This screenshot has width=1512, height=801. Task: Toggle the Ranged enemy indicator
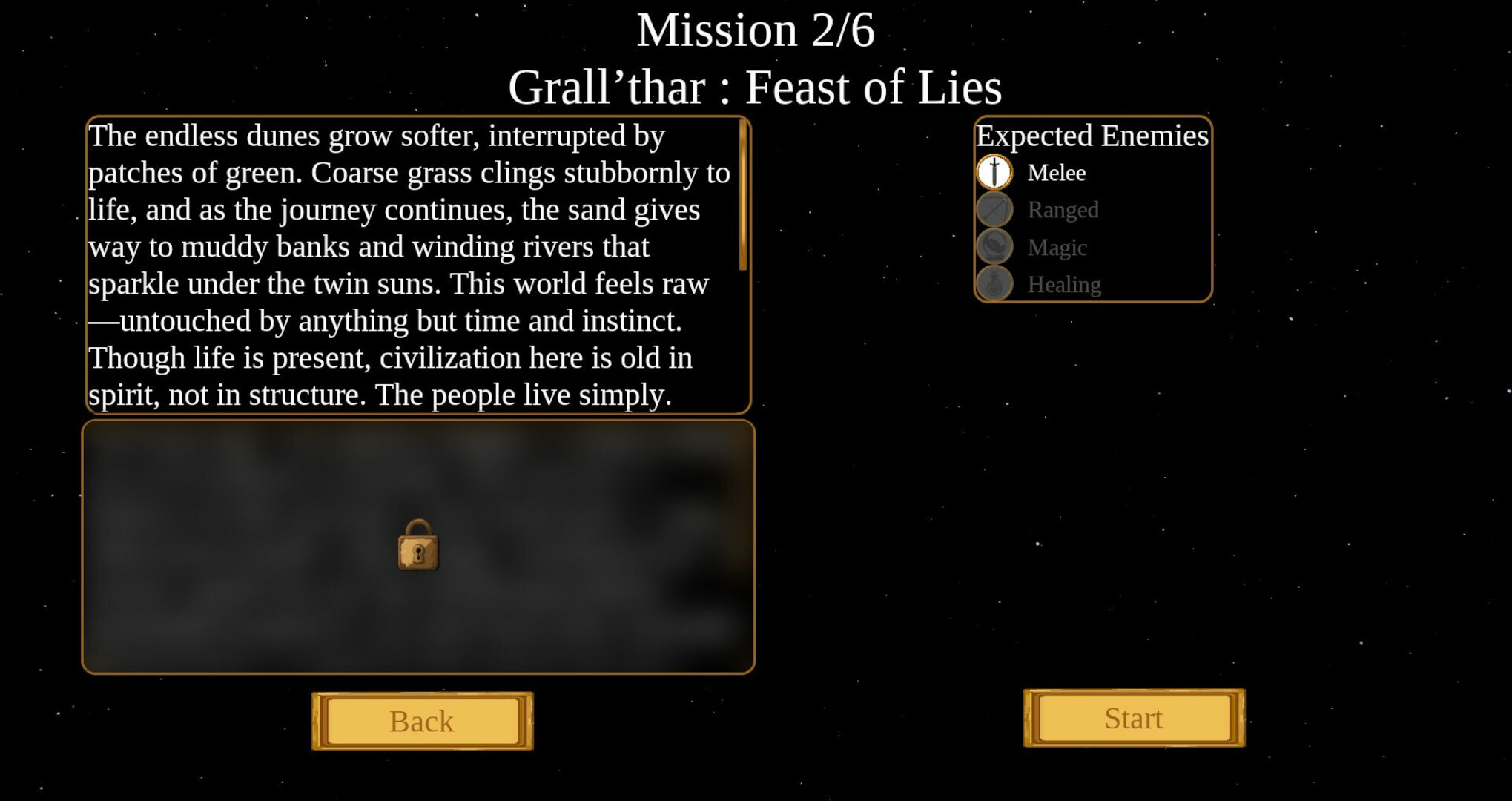click(x=995, y=210)
